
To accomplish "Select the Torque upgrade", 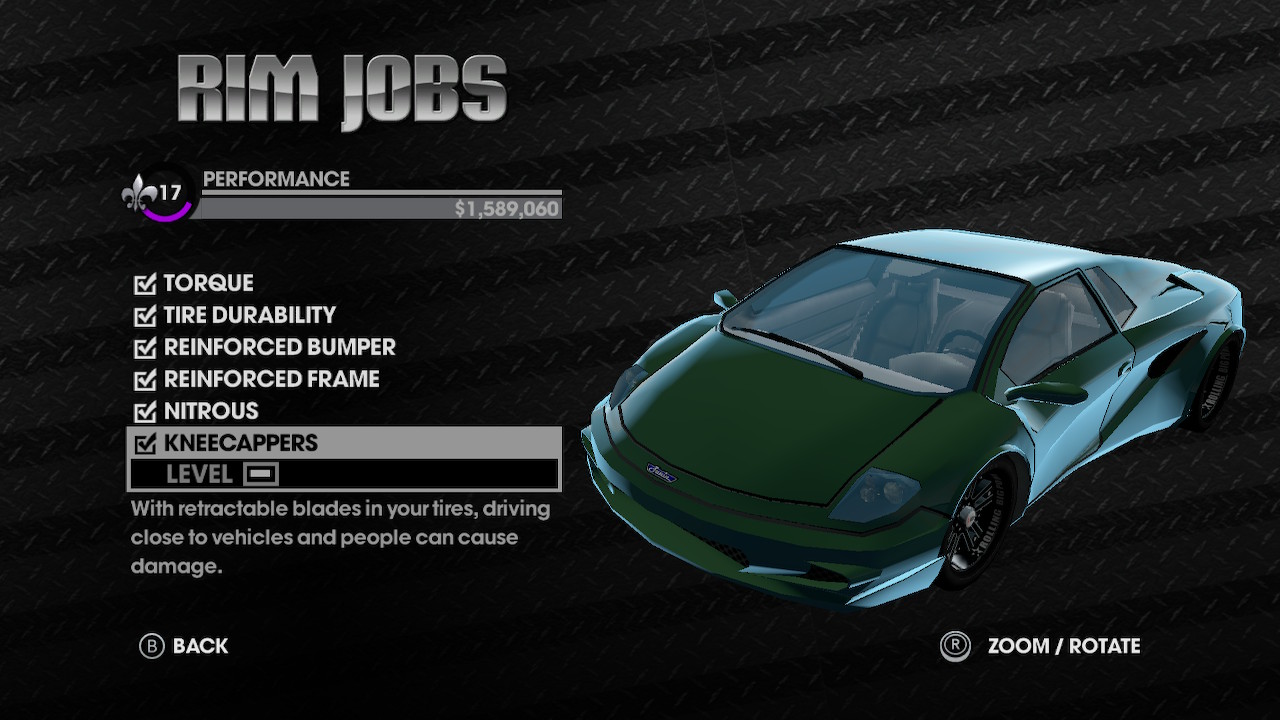I will (x=208, y=283).
